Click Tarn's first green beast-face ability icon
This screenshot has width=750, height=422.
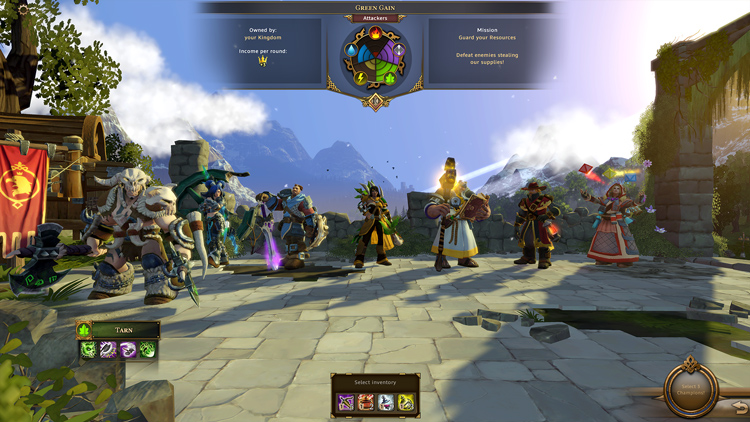point(89,349)
